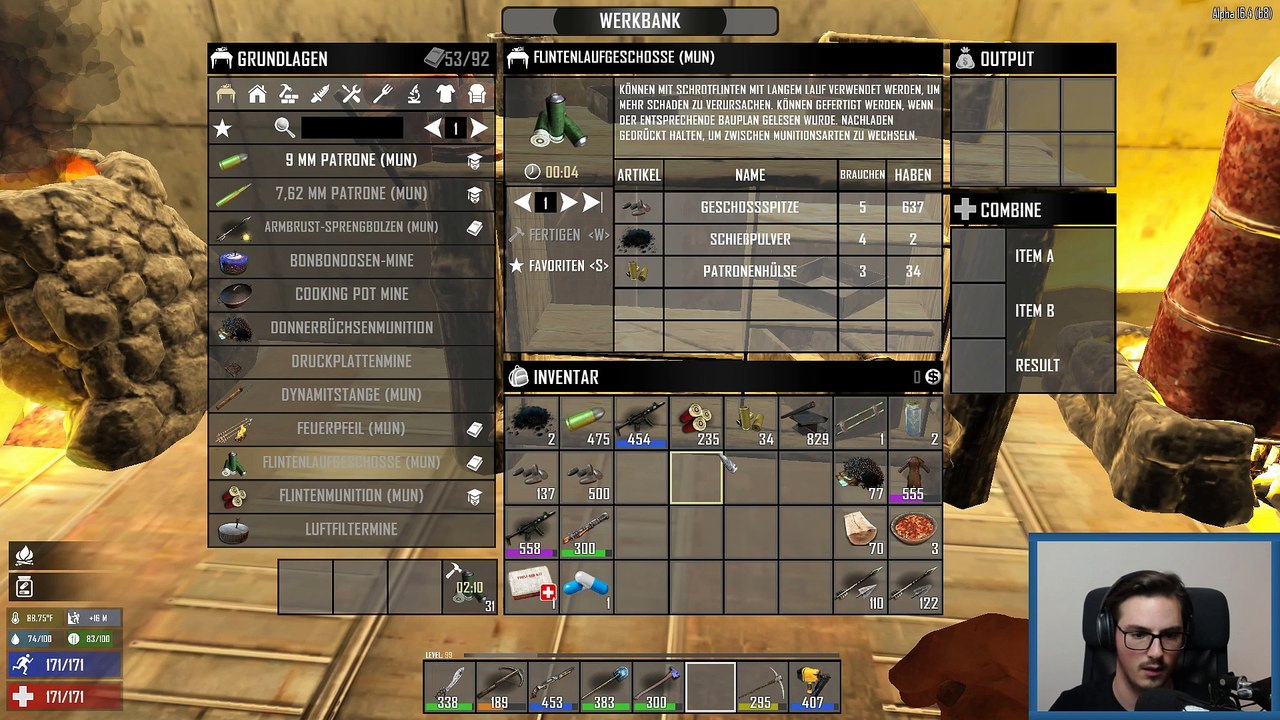Open the clothing shirt category tab
The width and height of the screenshot is (1280, 720).
445,94
